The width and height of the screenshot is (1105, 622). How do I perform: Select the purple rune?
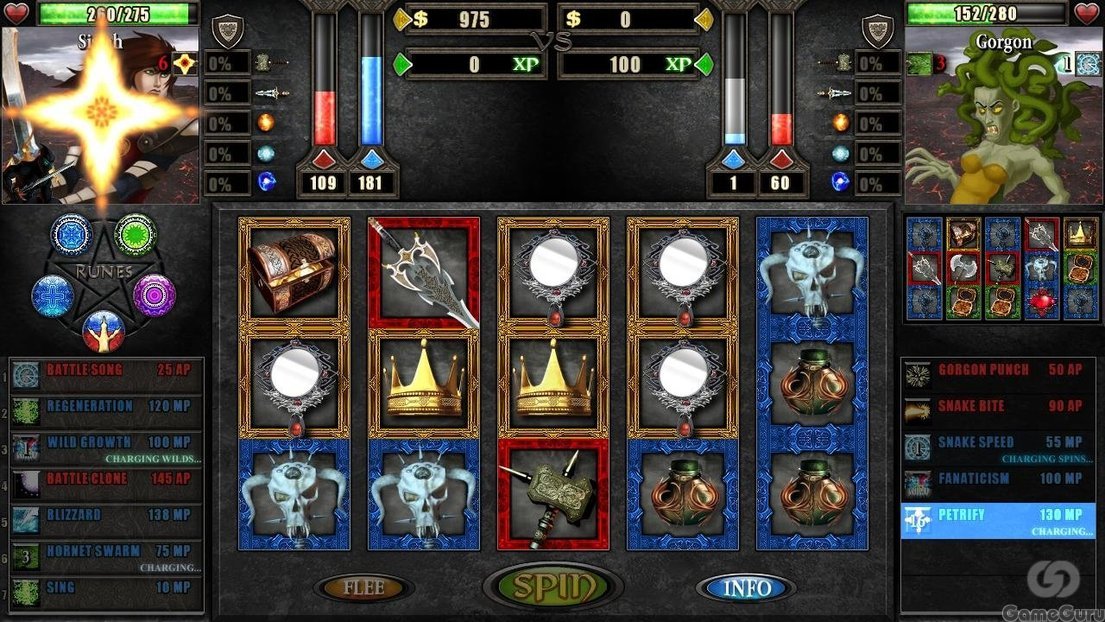[154, 295]
